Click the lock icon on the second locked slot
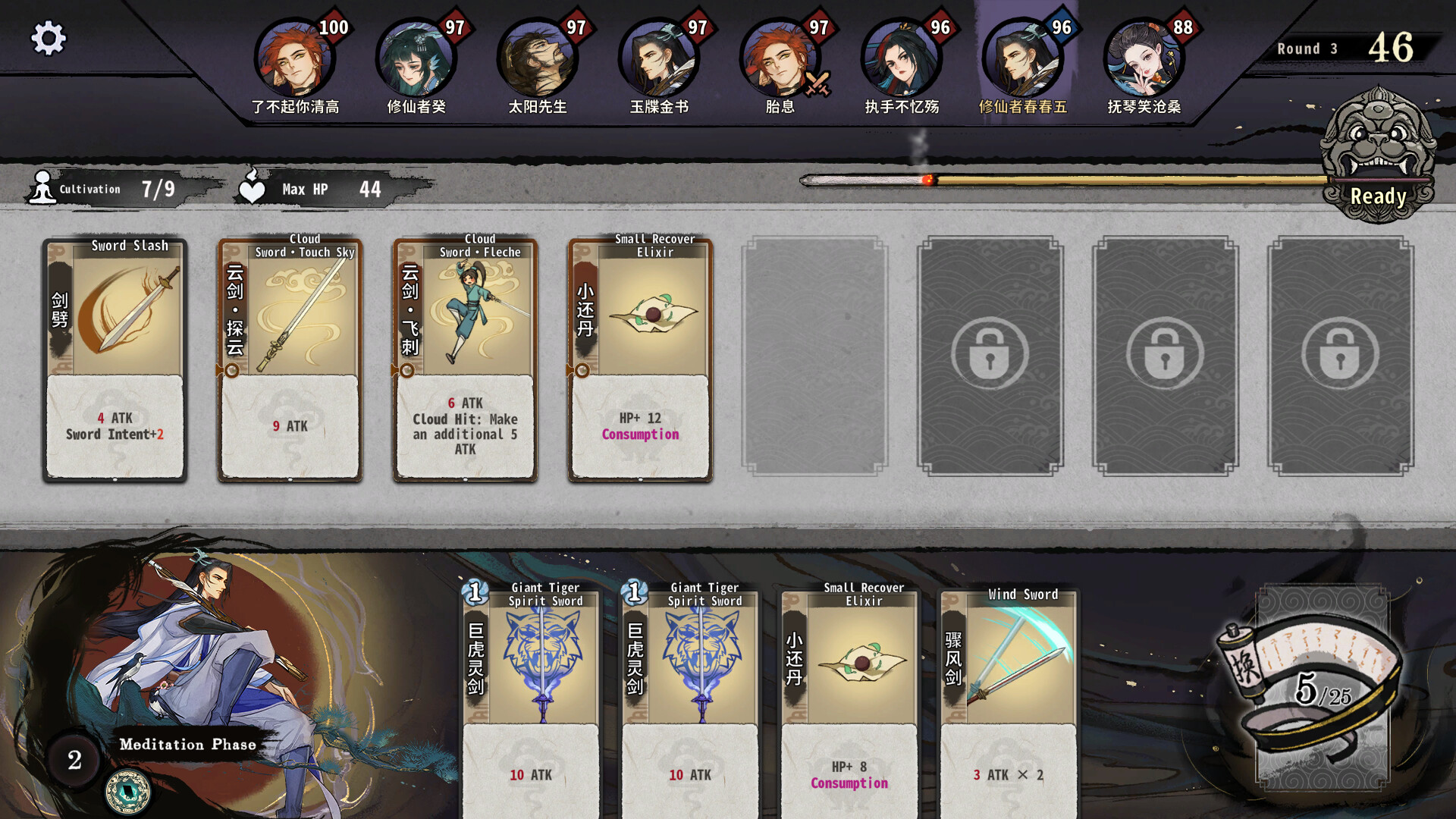This screenshot has width=1456, height=819. [x=1164, y=354]
